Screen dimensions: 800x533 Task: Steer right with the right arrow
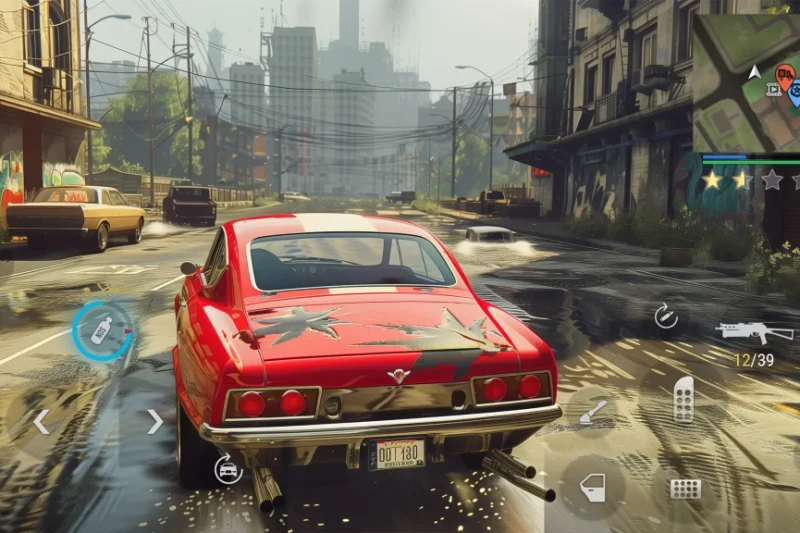tap(155, 422)
